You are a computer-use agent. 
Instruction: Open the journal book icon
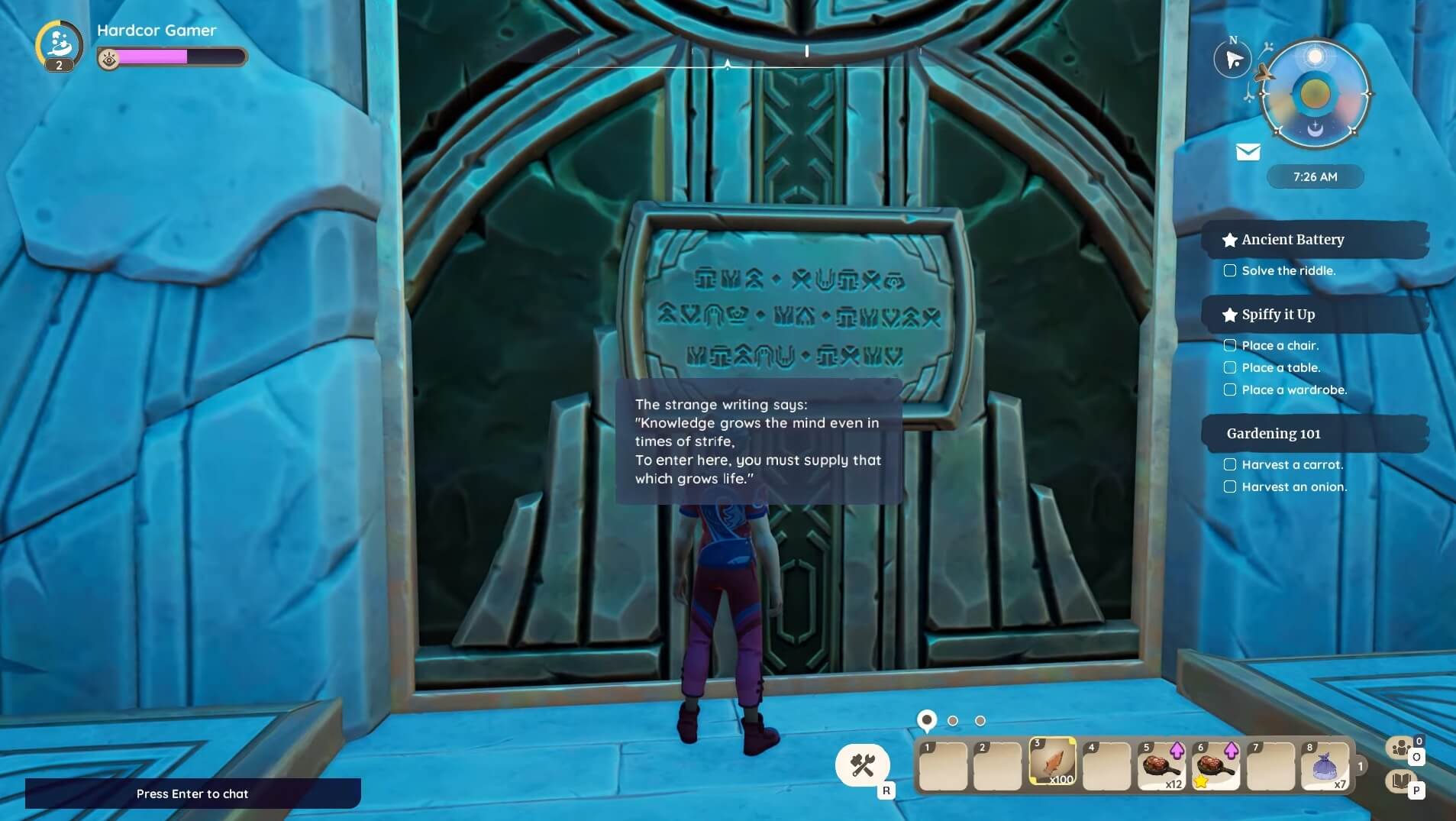(x=1400, y=781)
